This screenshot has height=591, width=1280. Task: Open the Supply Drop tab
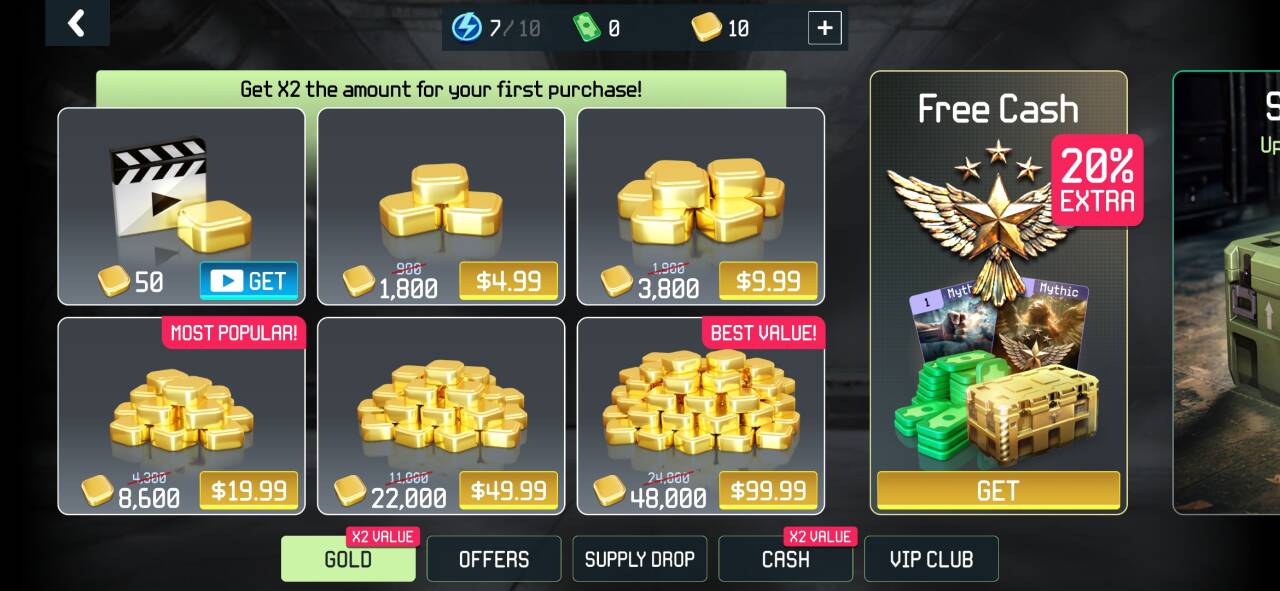coord(640,559)
